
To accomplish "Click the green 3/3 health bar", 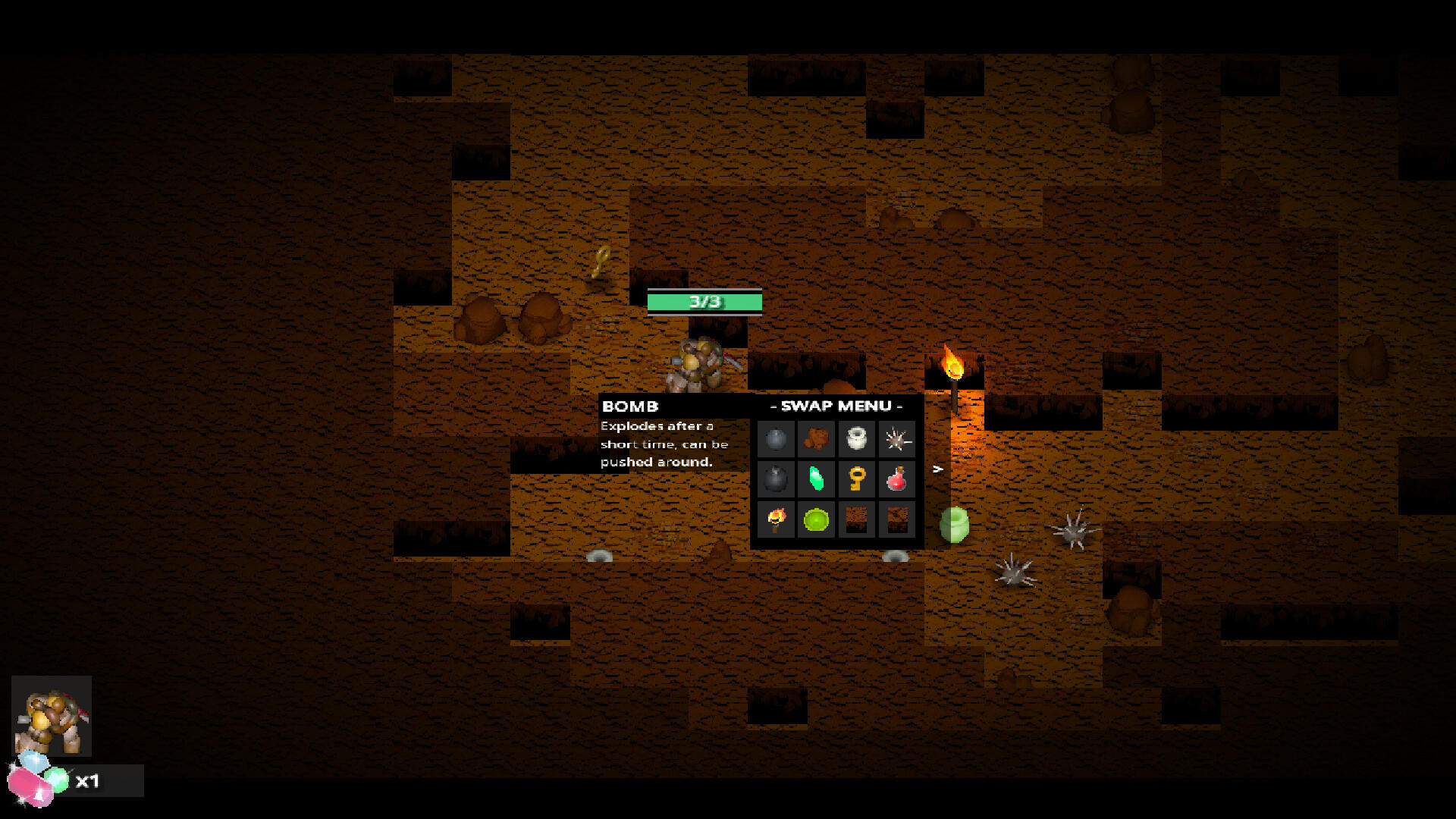I will (707, 301).
